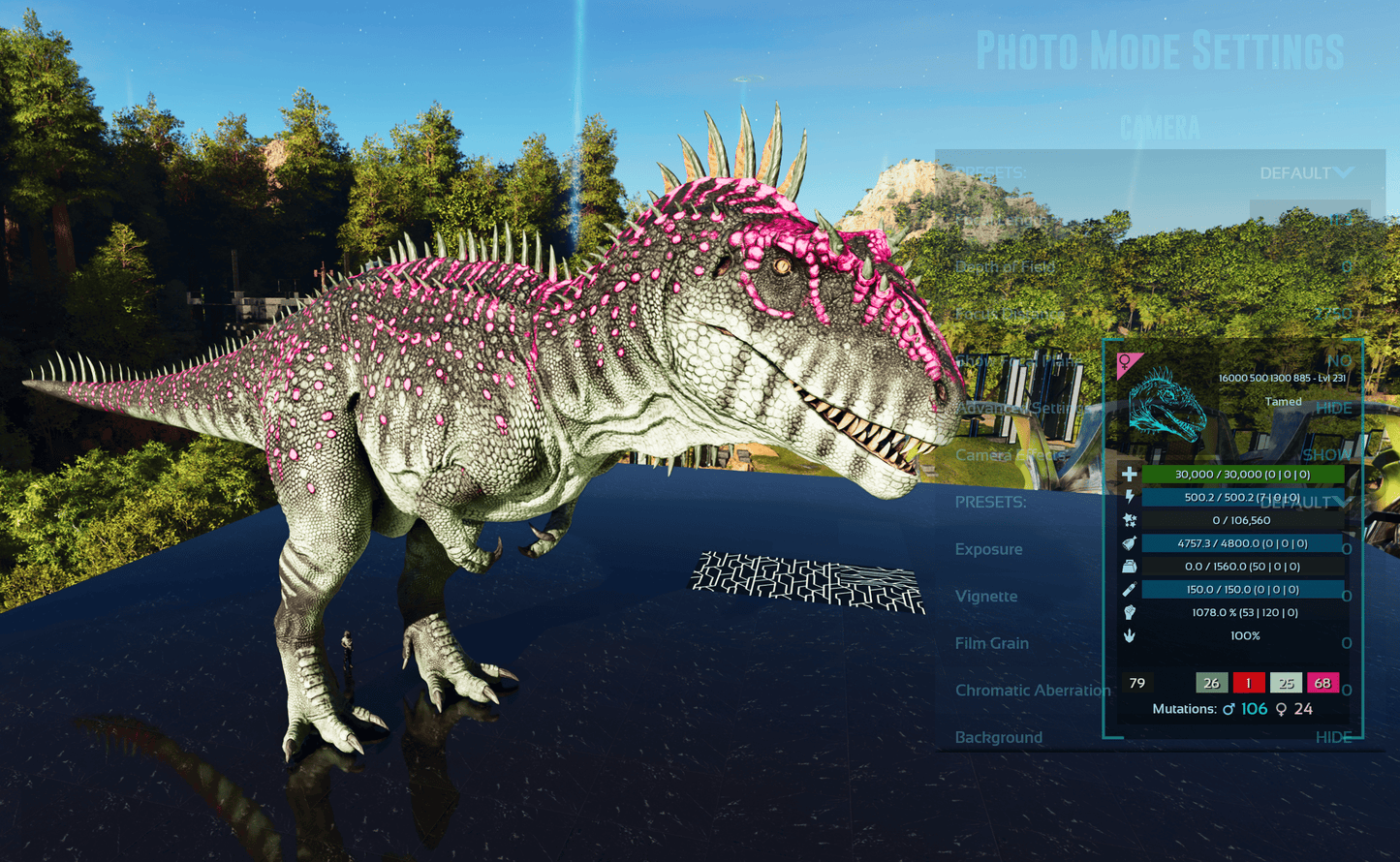1400x862 pixels.
Task: Open the camera Presets dropdown under Camera heading
Action: tap(1305, 173)
